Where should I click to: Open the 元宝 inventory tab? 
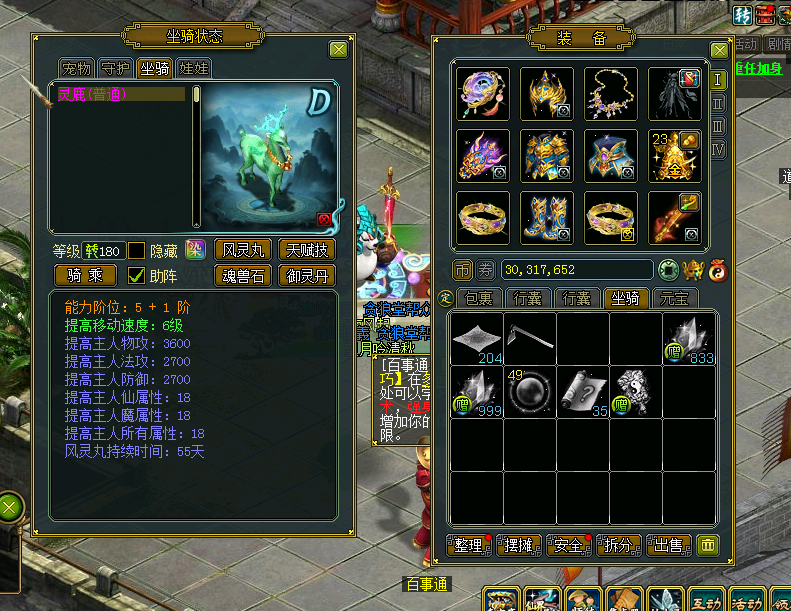675,298
